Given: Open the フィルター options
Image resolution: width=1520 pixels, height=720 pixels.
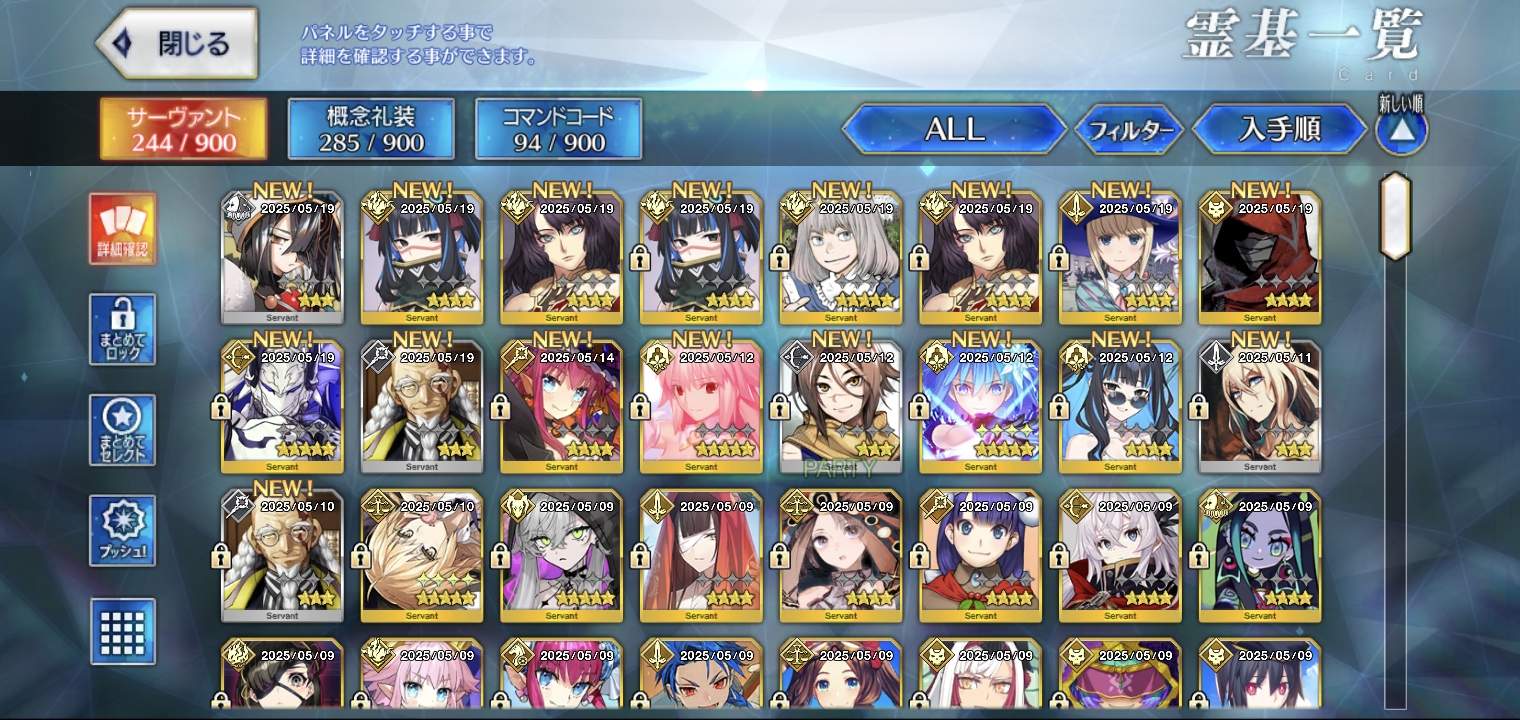Looking at the screenshot, I should 1129,130.
